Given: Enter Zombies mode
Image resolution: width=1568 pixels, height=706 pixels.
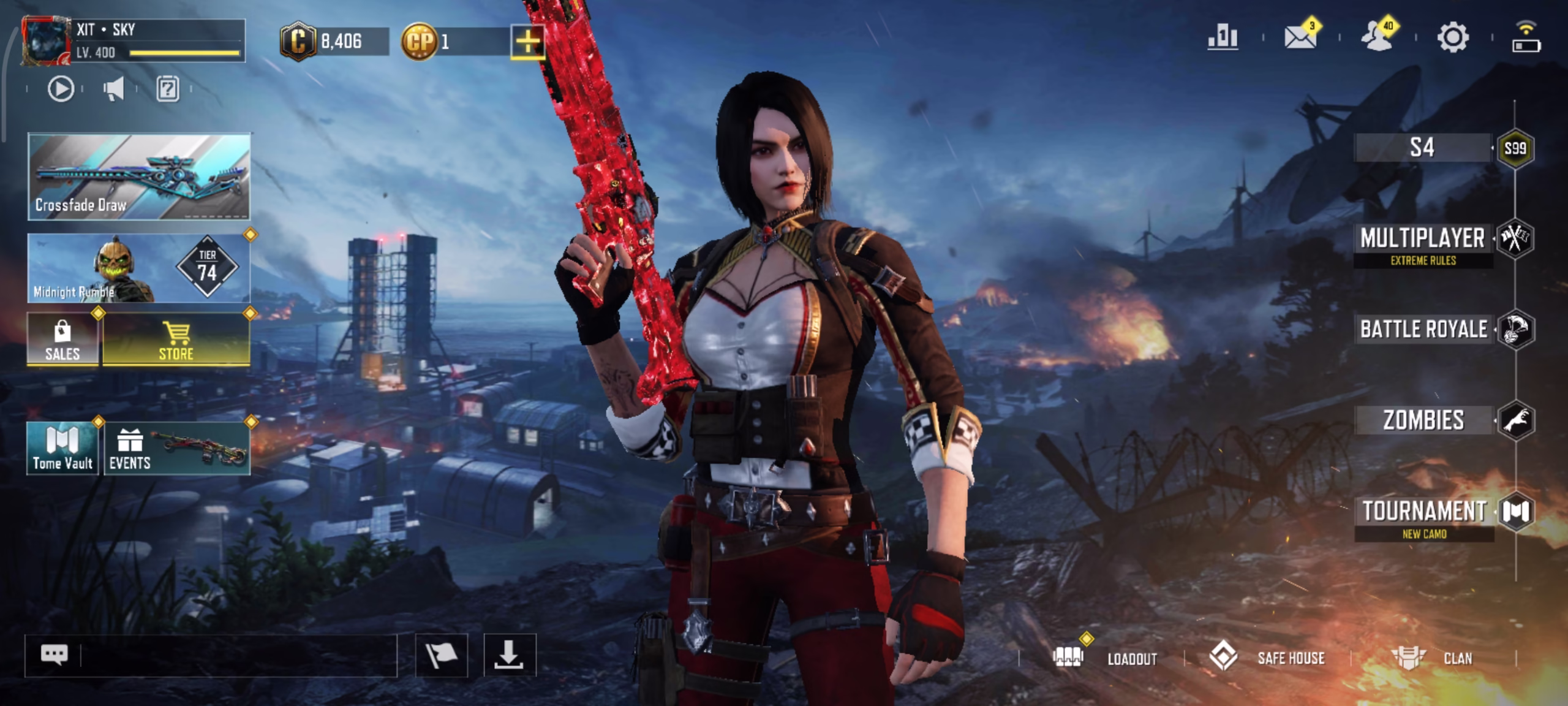Looking at the screenshot, I should 1423,420.
